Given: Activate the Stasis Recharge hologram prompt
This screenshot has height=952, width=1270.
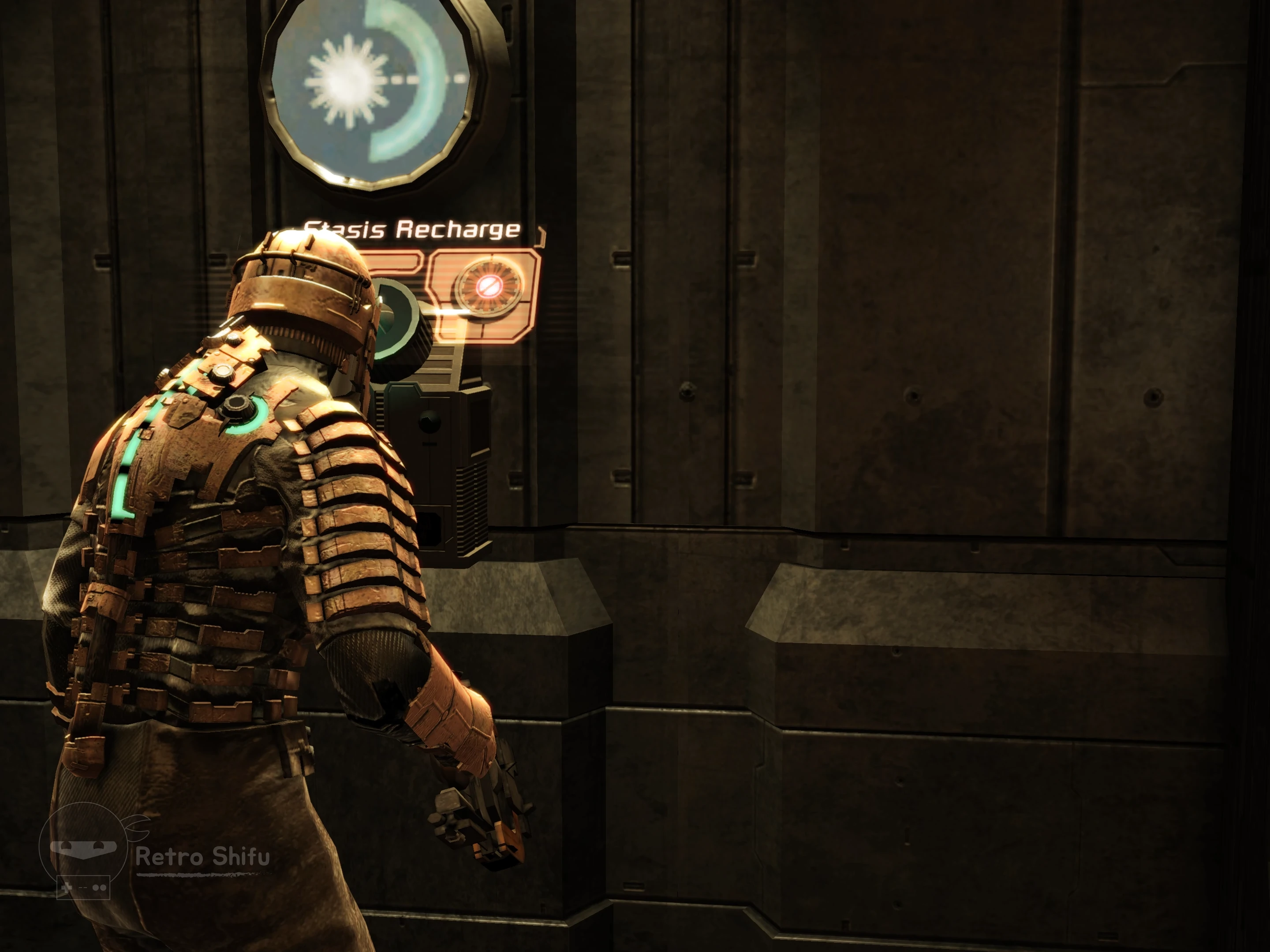Looking at the screenshot, I should [488, 285].
